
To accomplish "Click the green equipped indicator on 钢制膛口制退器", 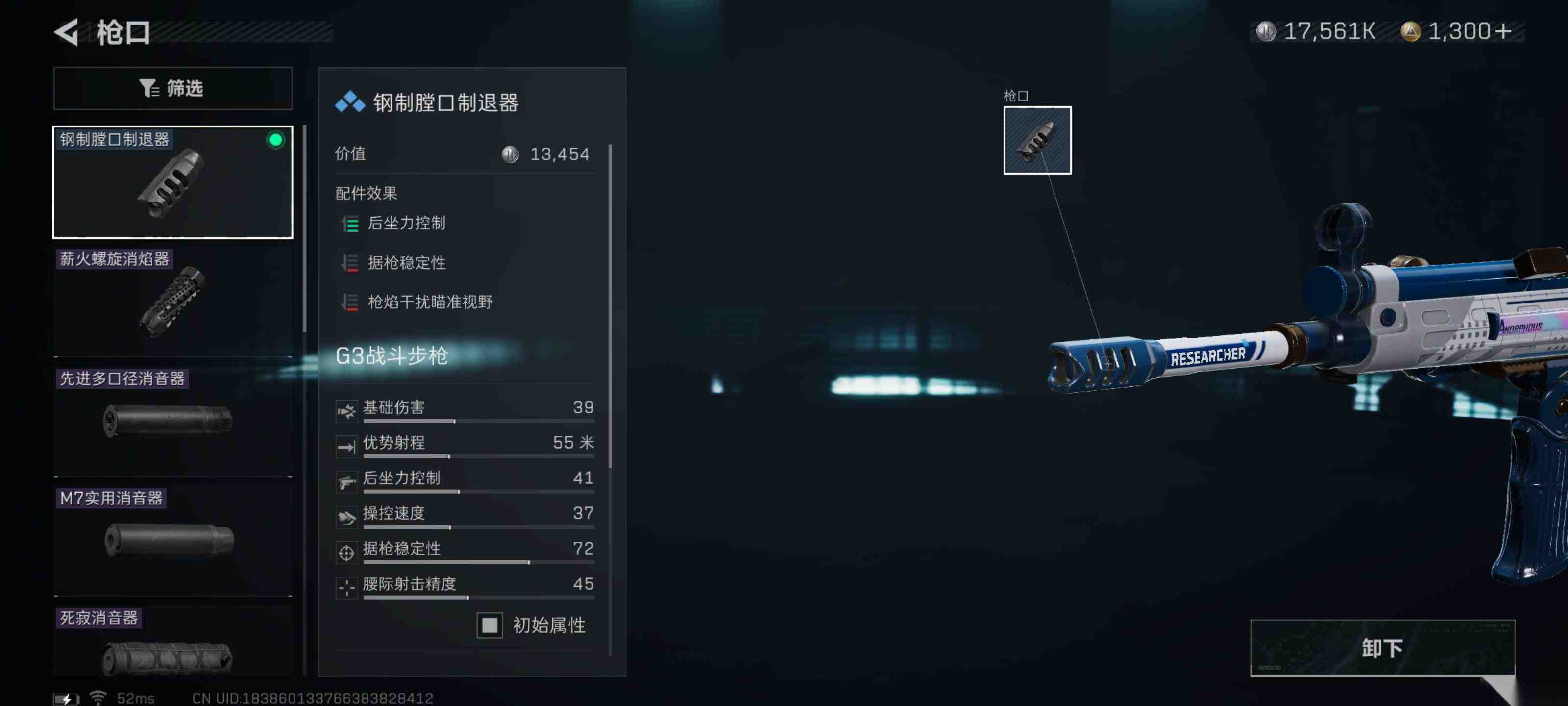I will (277, 141).
